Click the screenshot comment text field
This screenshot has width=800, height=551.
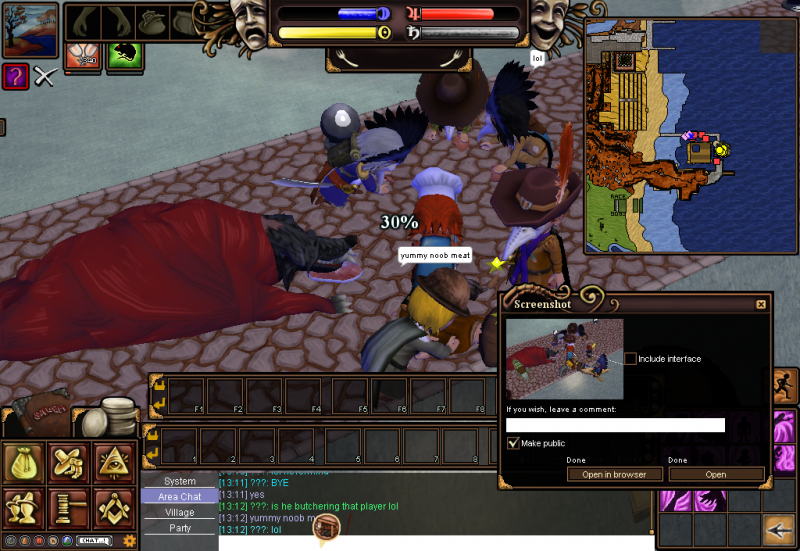(x=615, y=425)
